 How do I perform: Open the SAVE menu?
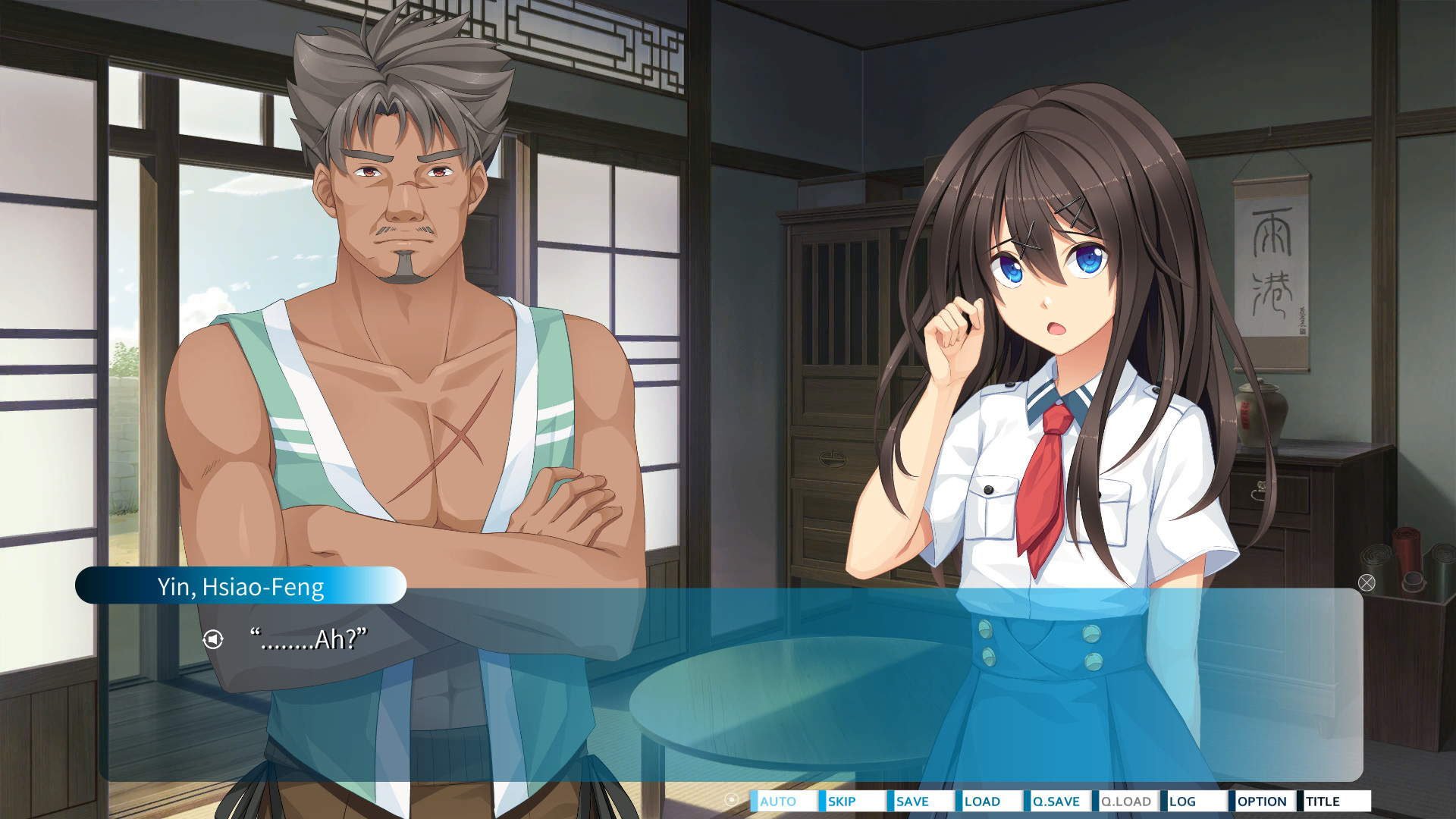click(x=920, y=802)
